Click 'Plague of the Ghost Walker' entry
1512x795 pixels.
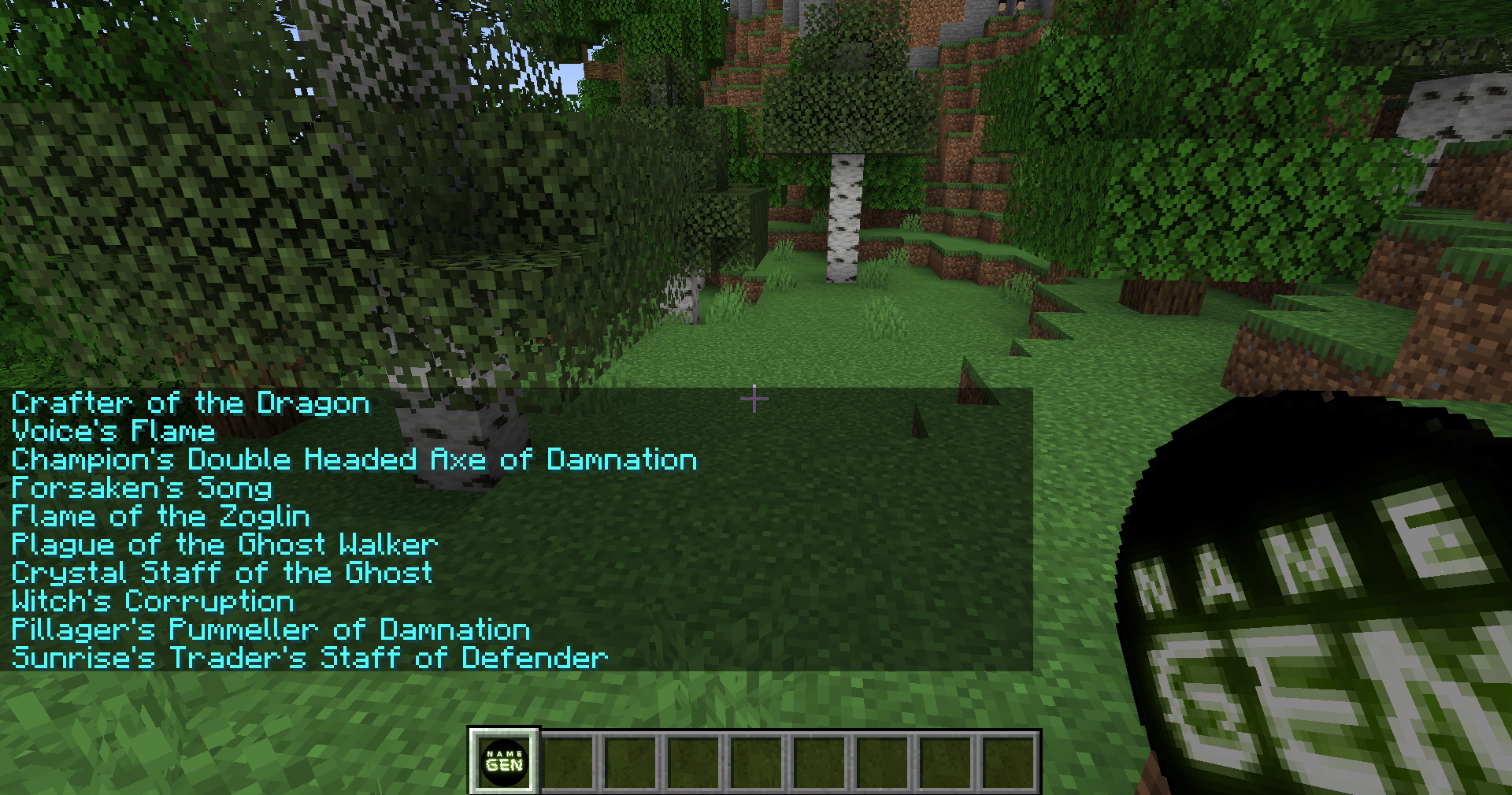pyautogui.click(x=224, y=544)
